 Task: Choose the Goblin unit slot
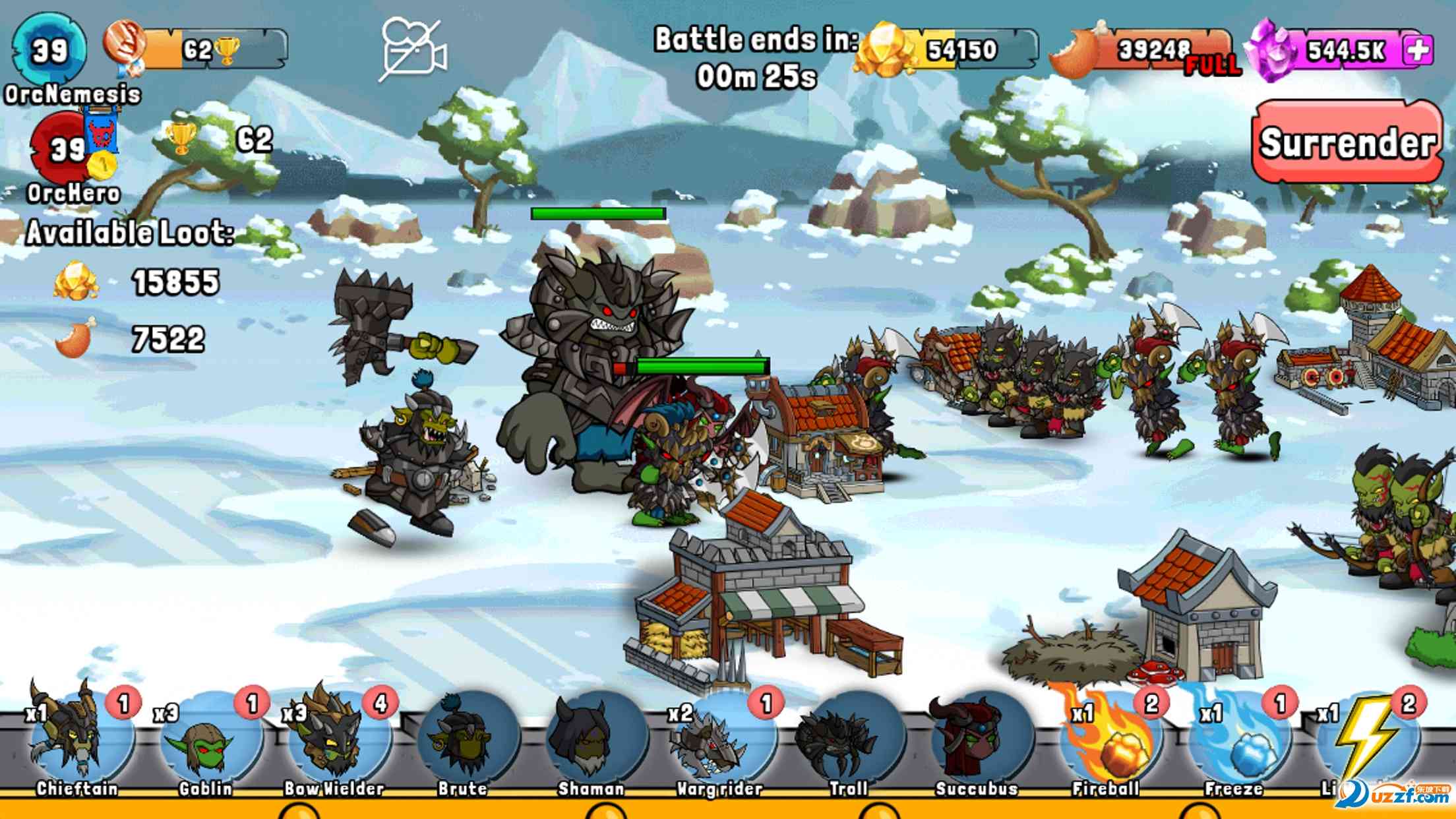pos(204,742)
